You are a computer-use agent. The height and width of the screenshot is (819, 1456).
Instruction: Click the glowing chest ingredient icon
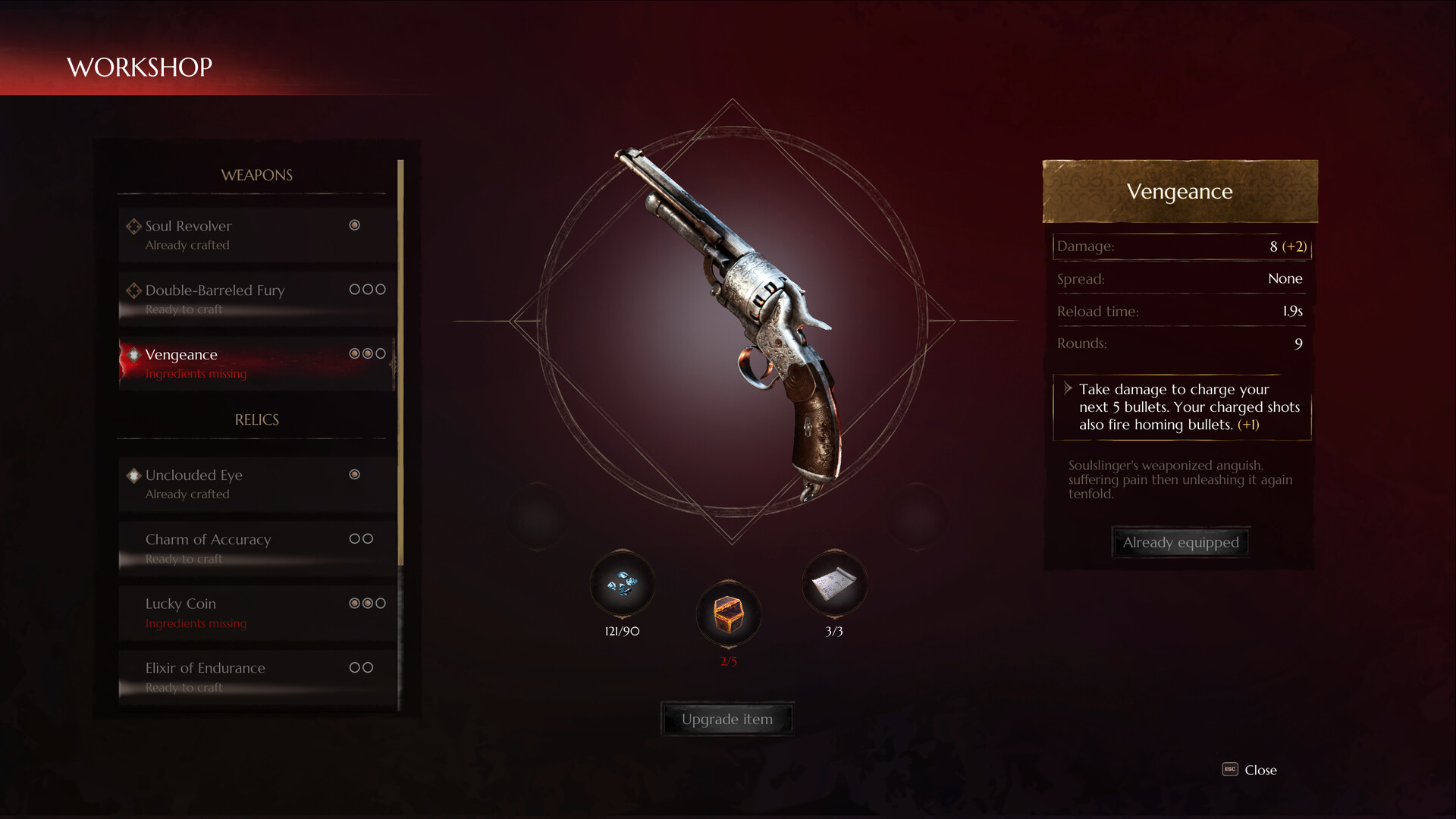(728, 616)
